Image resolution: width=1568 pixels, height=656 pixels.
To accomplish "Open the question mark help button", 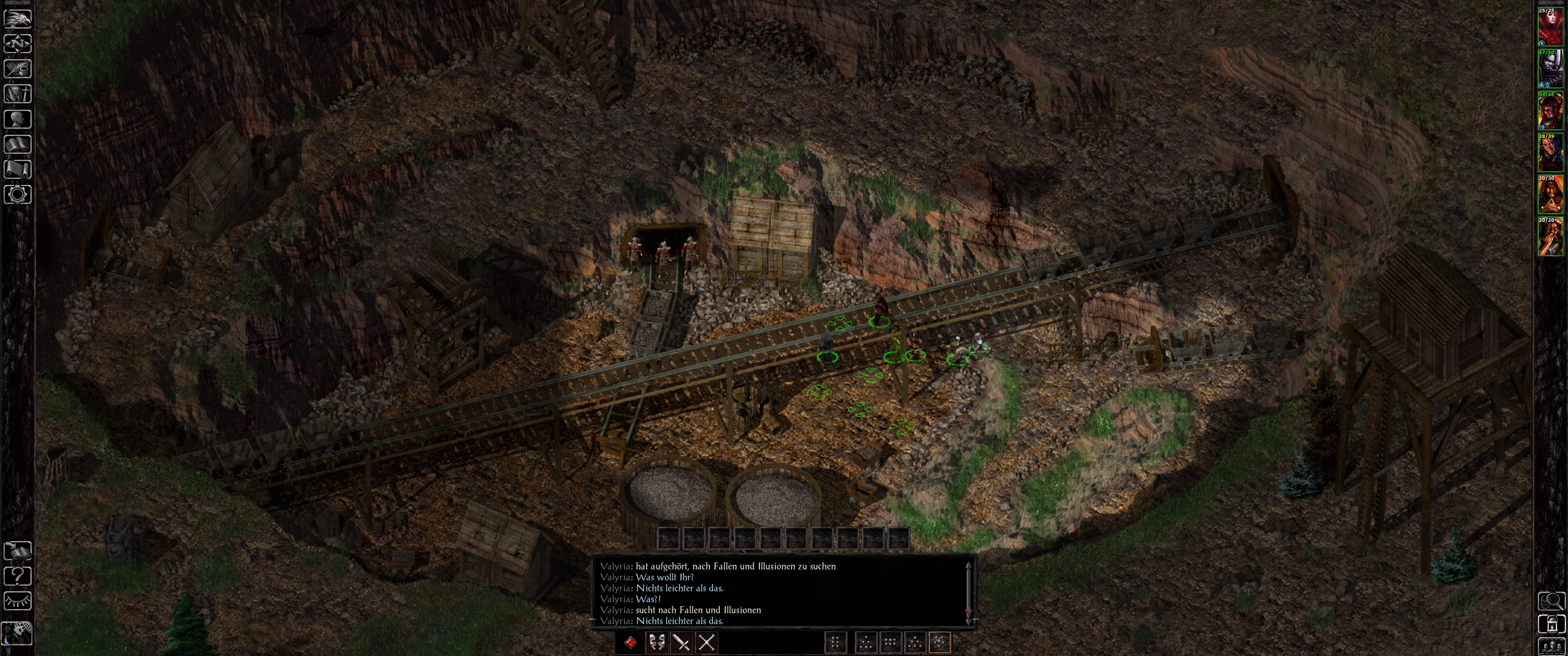I will tap(18, 576).
